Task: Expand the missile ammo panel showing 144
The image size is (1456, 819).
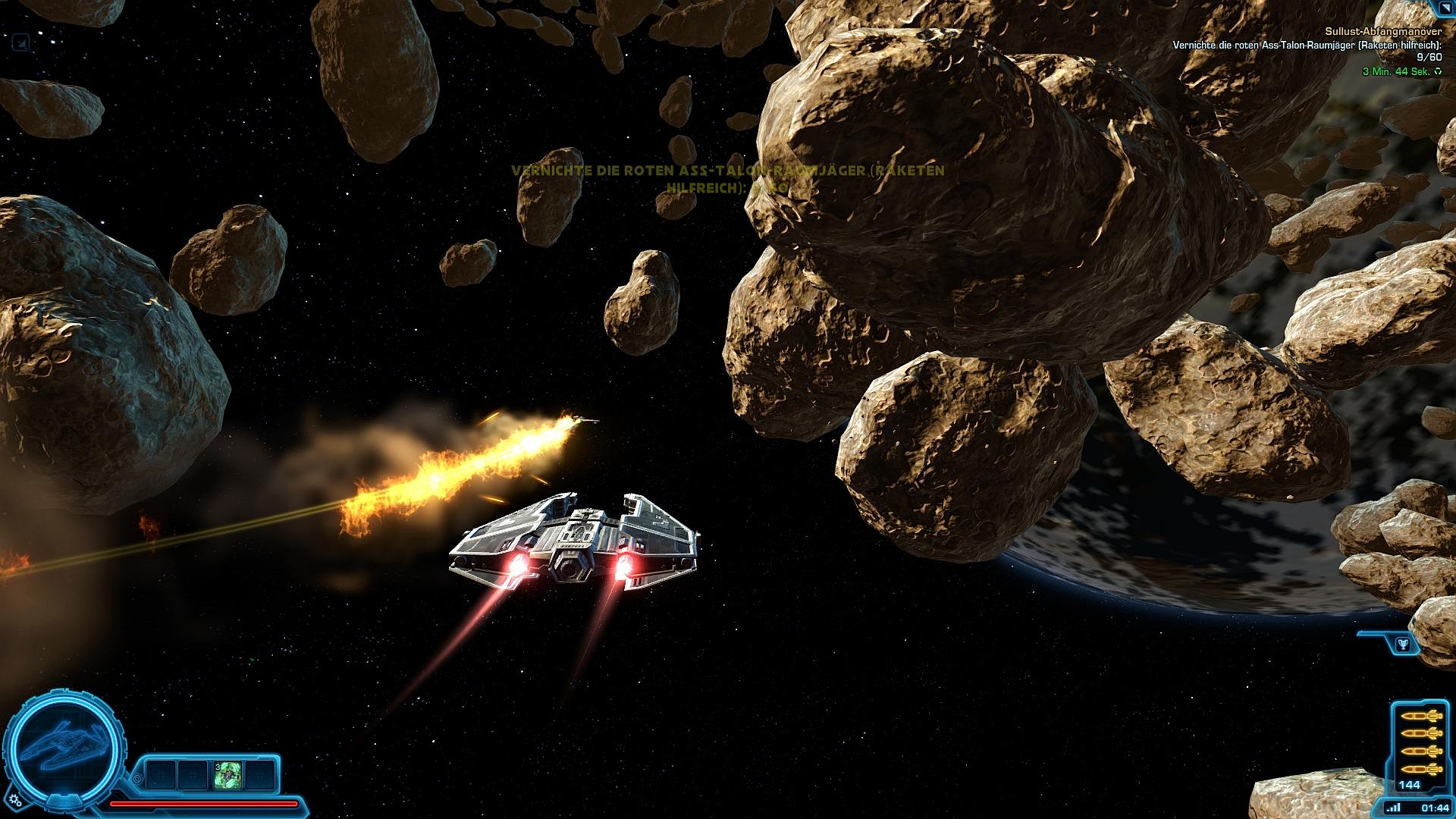Action: coord(1411,783)
